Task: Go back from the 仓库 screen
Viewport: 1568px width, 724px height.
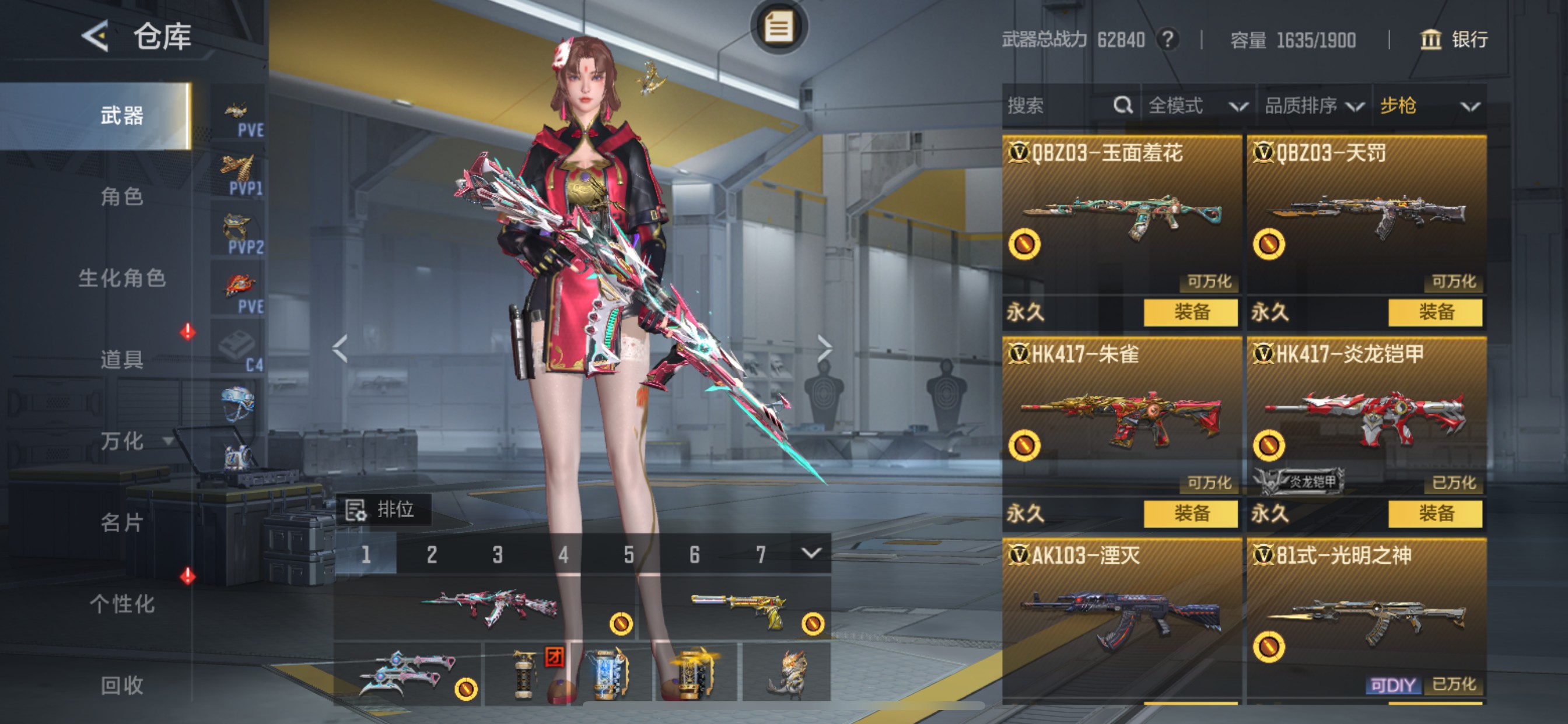Action: tap(96, 36)
